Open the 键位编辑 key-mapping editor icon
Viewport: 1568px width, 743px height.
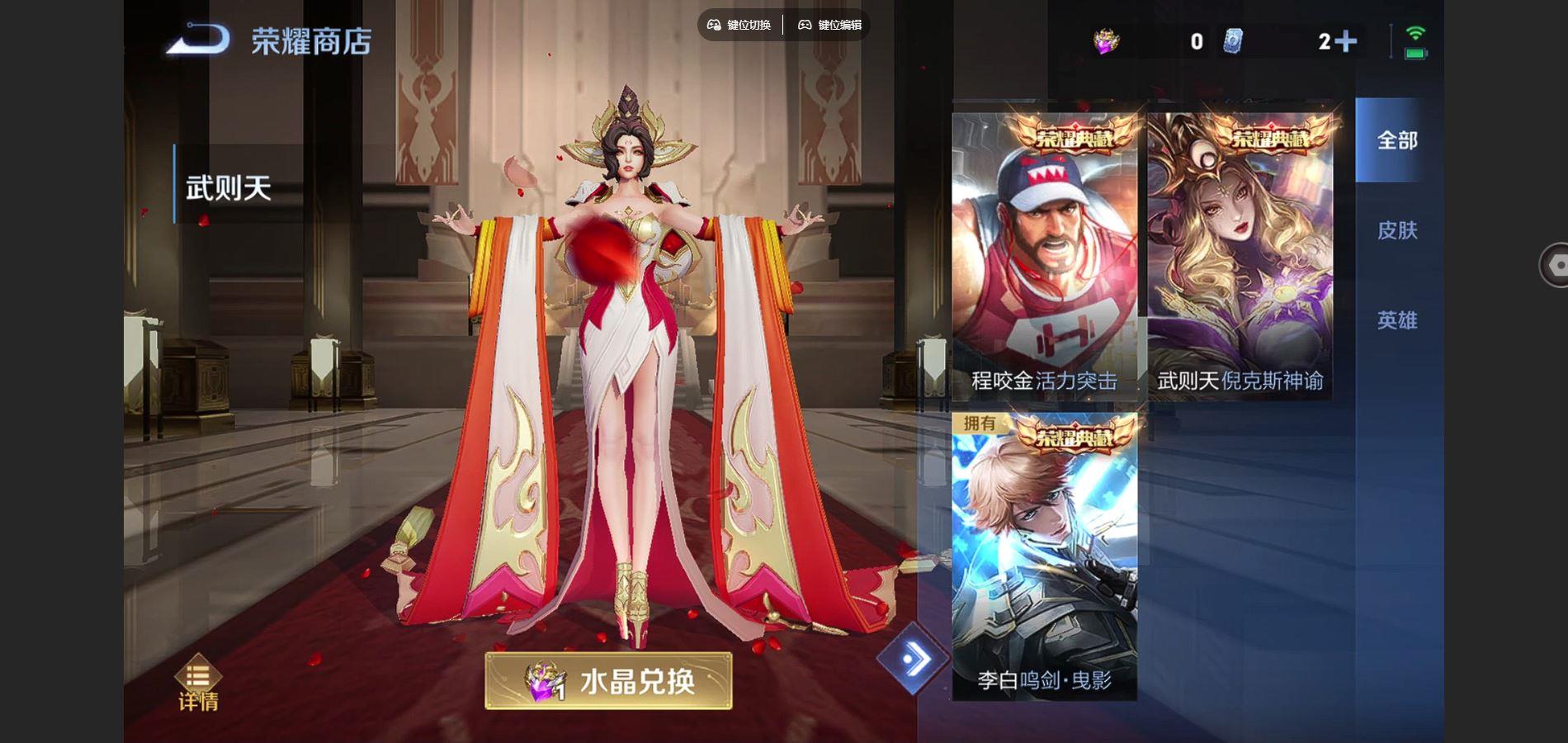click(802, 25)
